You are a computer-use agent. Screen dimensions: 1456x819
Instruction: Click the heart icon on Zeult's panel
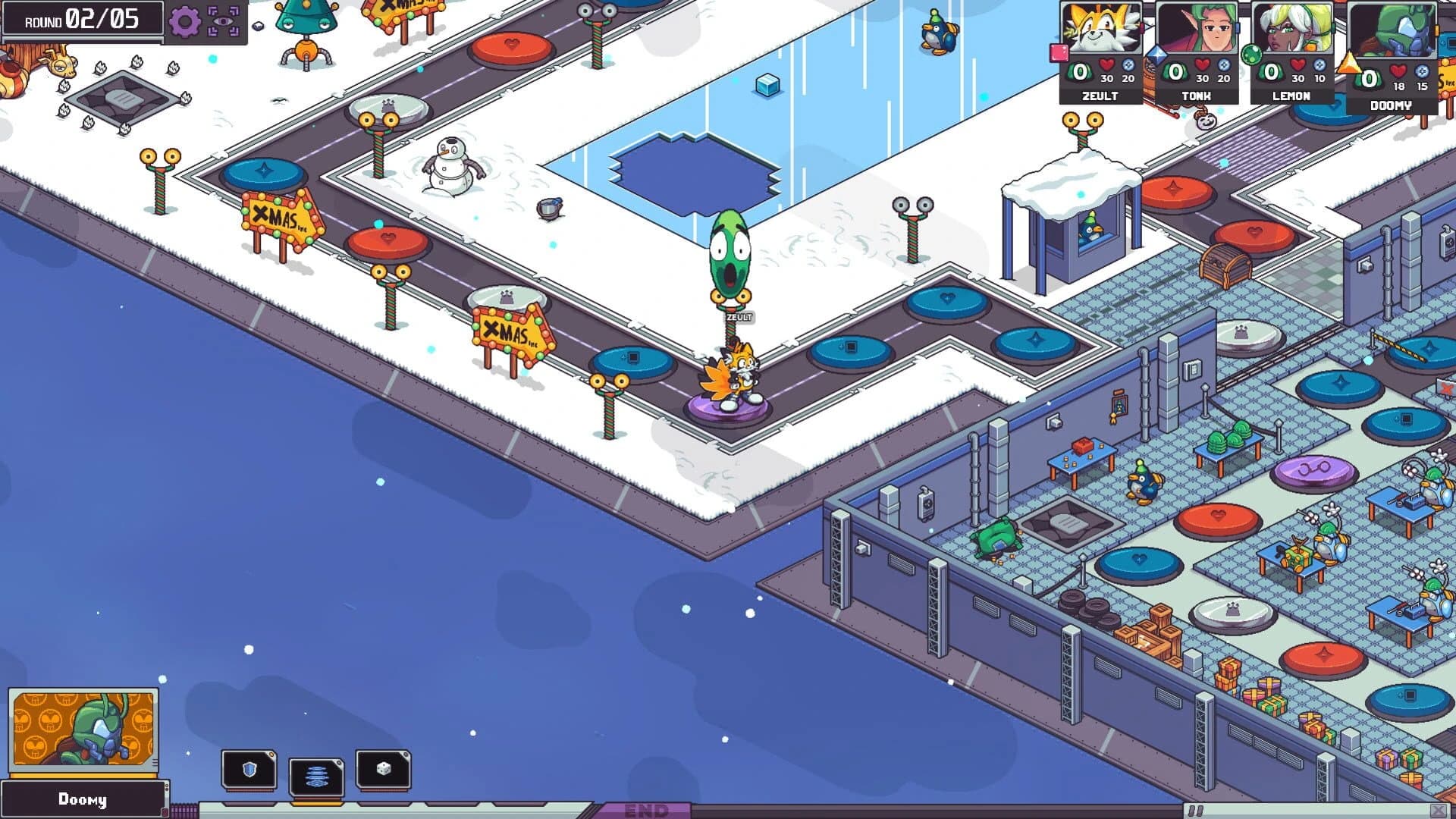[1107, 66]
